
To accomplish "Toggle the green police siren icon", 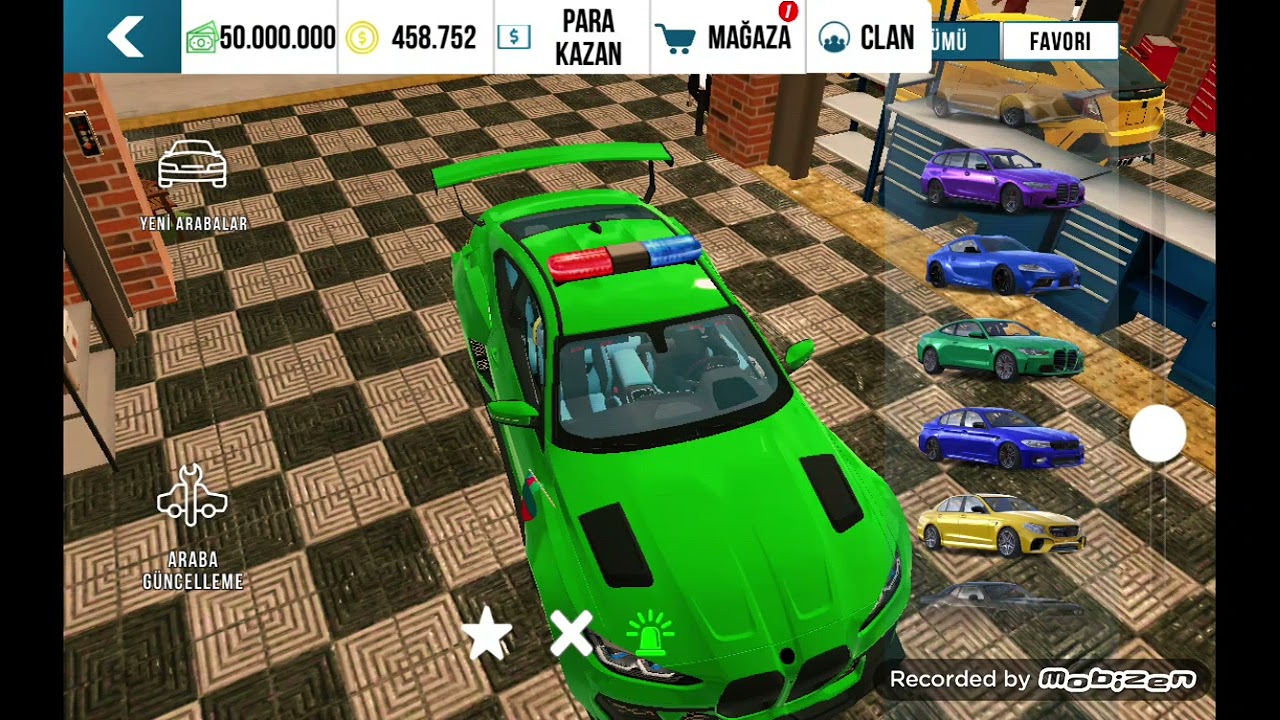I will (650, 634).
